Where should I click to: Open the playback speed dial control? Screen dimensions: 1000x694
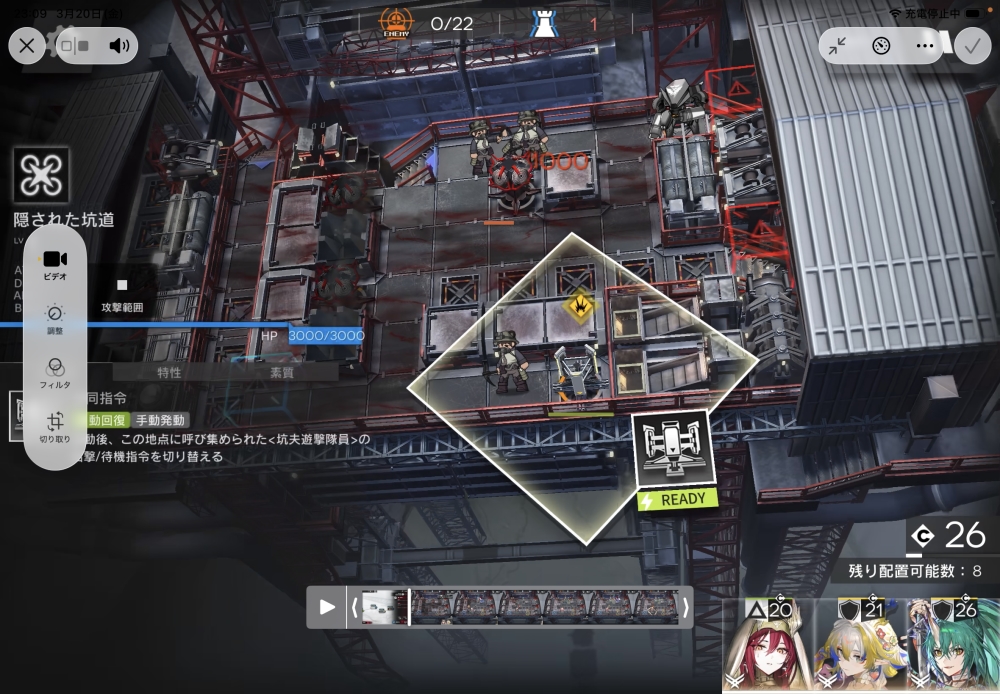tap(881, 45)
